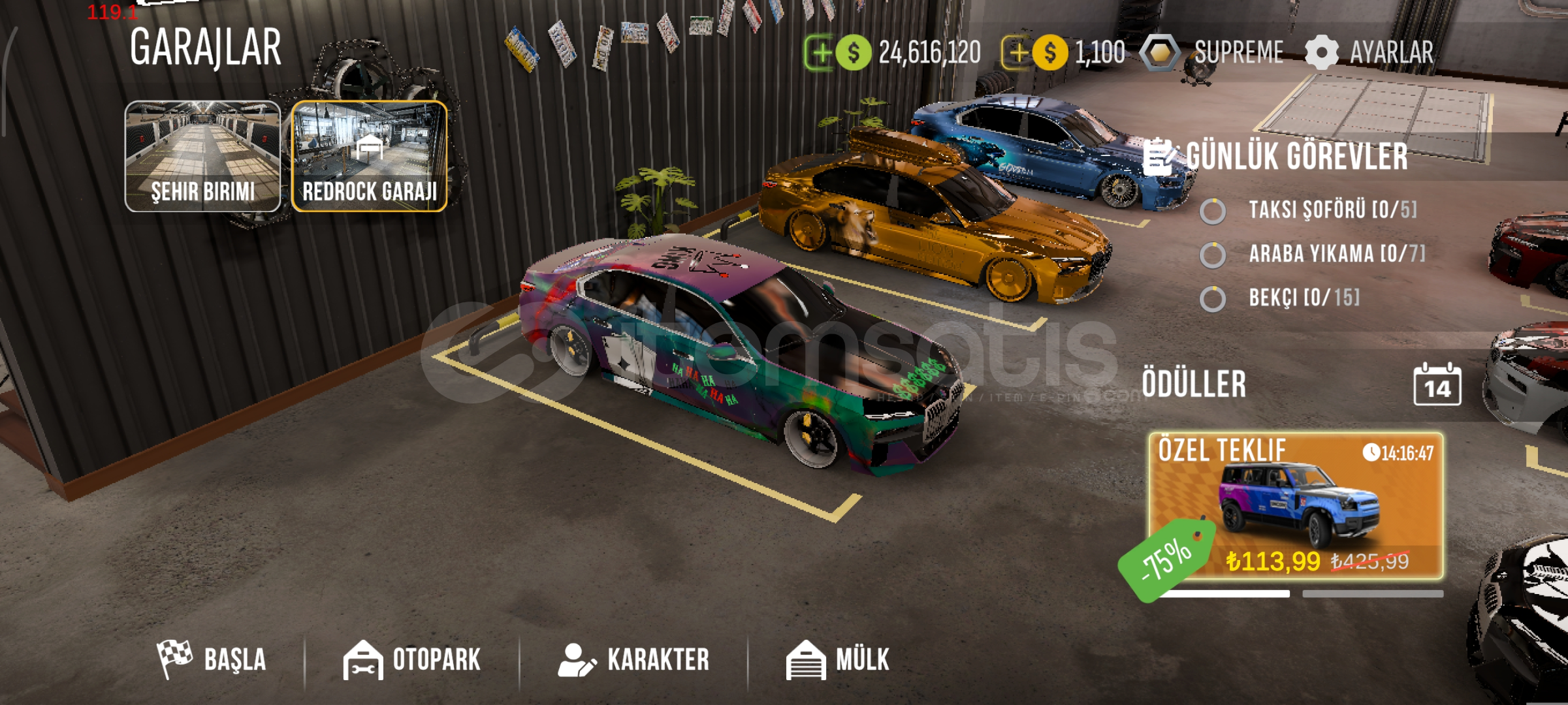This screenshot has height=705, width=1568.
Task: View the Özel Teklif special offer
Action: coord(1296,506)
